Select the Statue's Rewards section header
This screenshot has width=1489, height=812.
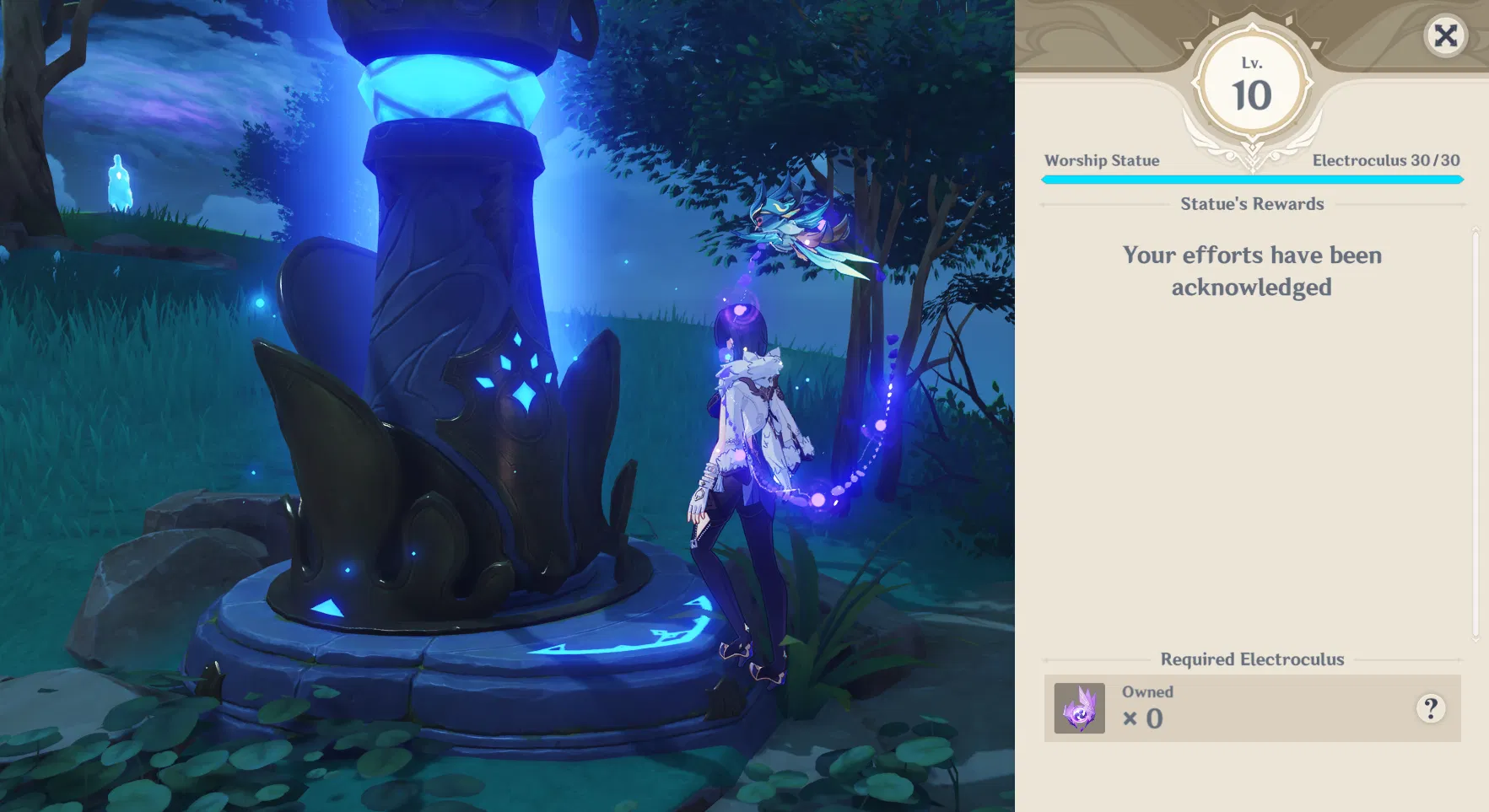pos(1252,203)
